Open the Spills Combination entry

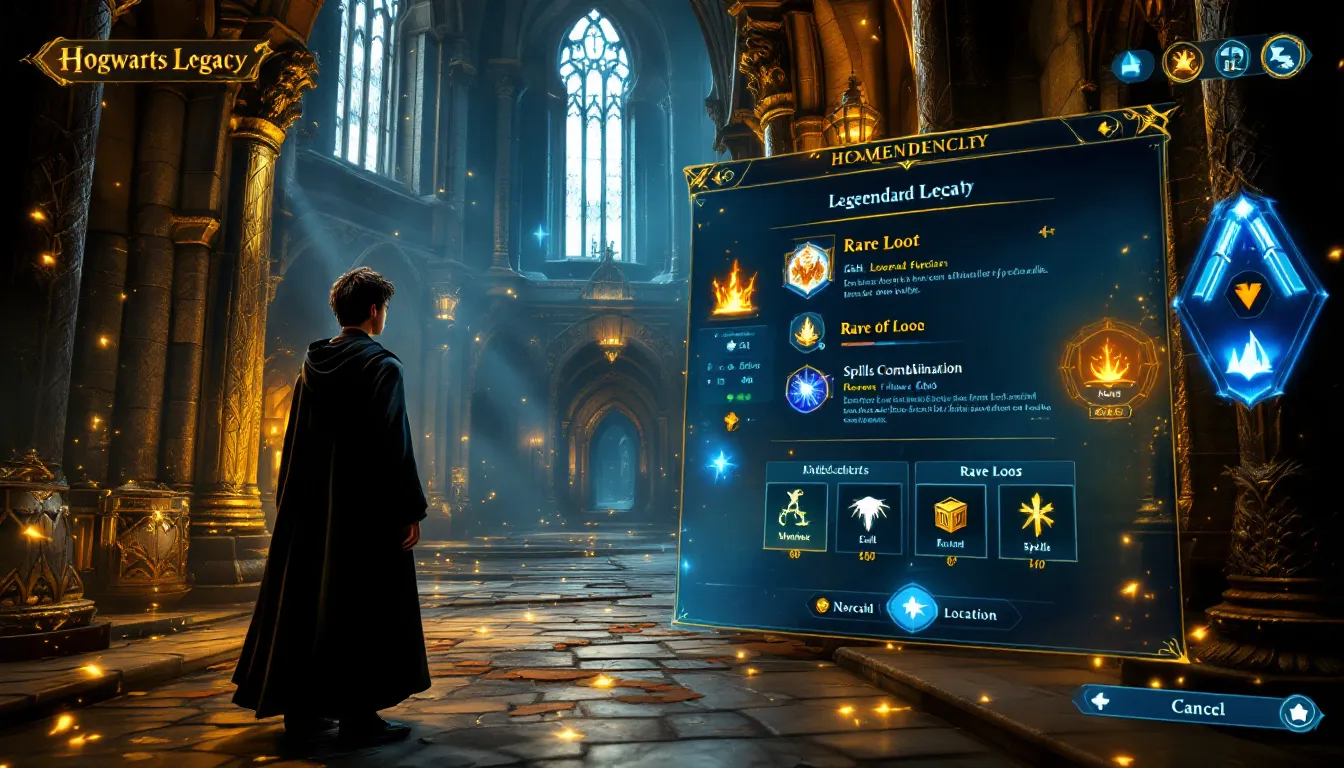pyautogui.click(x=902, y=370)
